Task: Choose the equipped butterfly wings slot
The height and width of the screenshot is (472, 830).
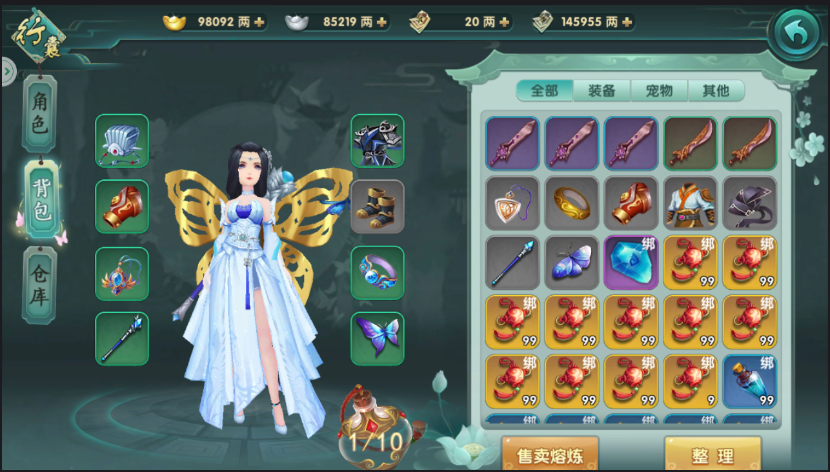Action: coord(377,338)
